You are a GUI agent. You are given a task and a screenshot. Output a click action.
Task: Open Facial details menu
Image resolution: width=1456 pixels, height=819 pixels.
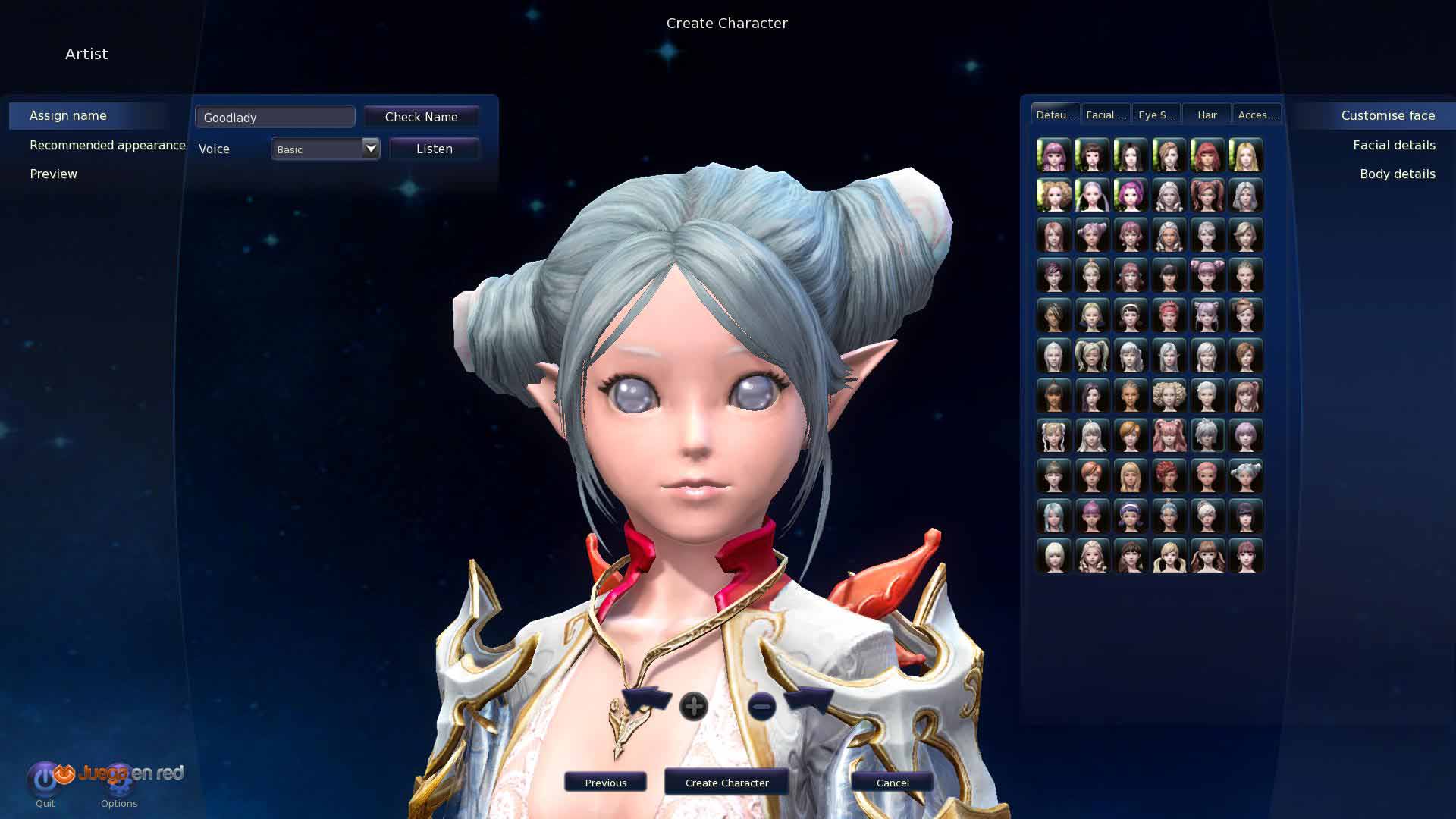coord(1394,145)
